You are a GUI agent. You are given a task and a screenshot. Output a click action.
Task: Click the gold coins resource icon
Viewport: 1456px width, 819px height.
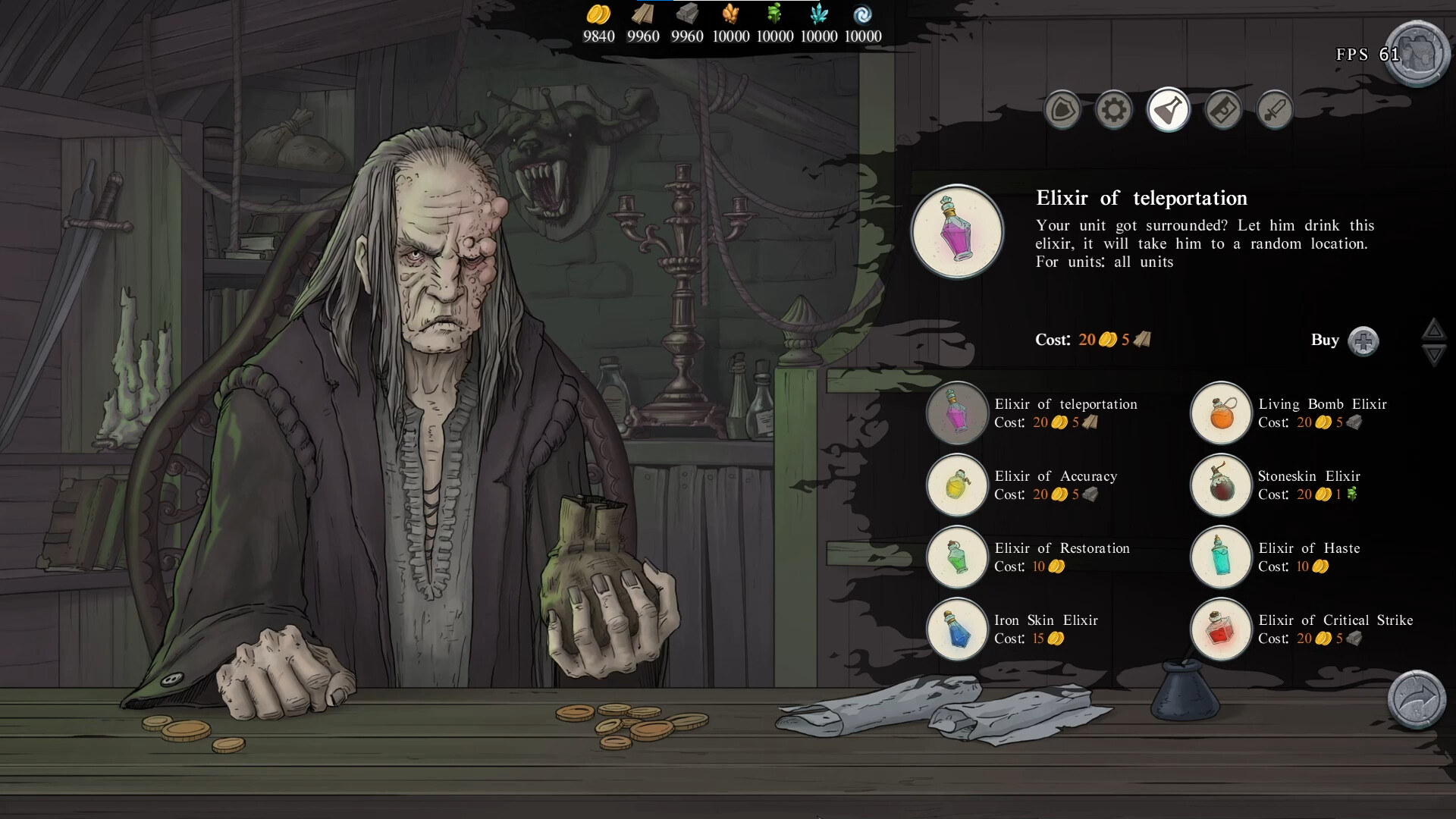[x=598, y=17]
